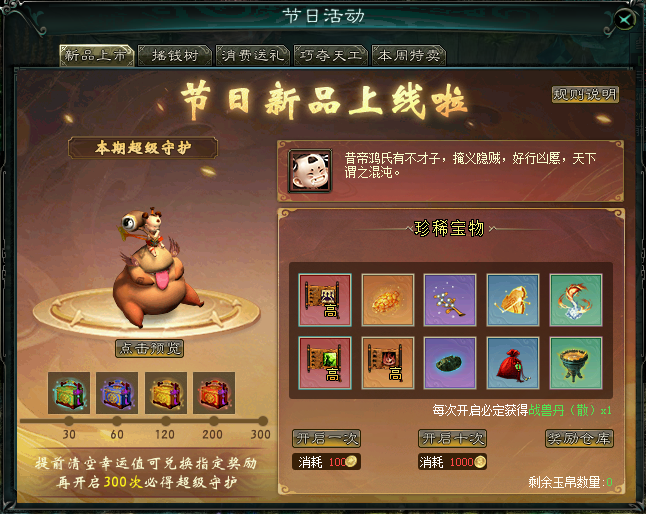
Task: Click the 30-point treasure chest reward
Action: 69,393
